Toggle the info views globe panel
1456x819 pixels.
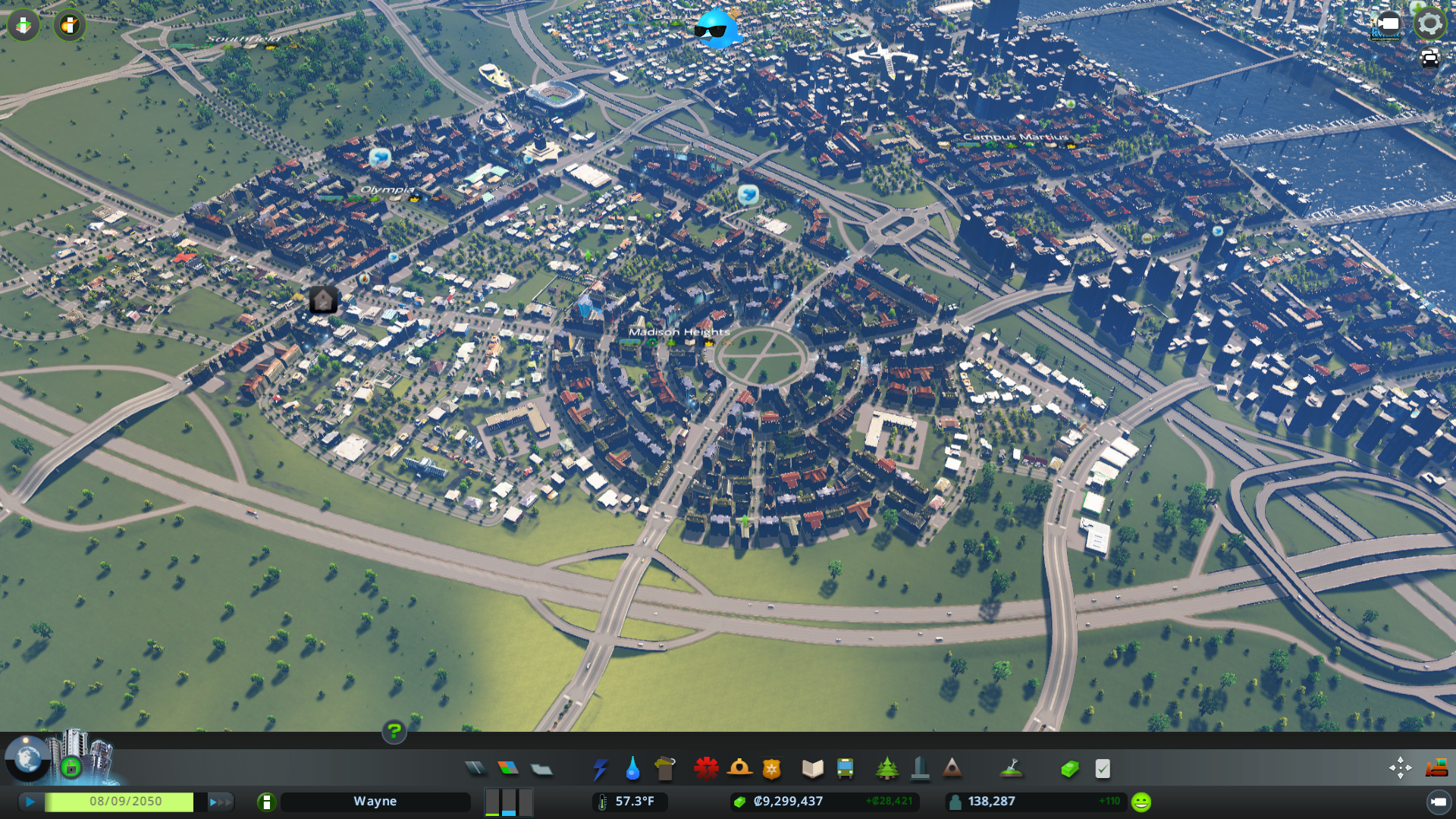(27, 760)
